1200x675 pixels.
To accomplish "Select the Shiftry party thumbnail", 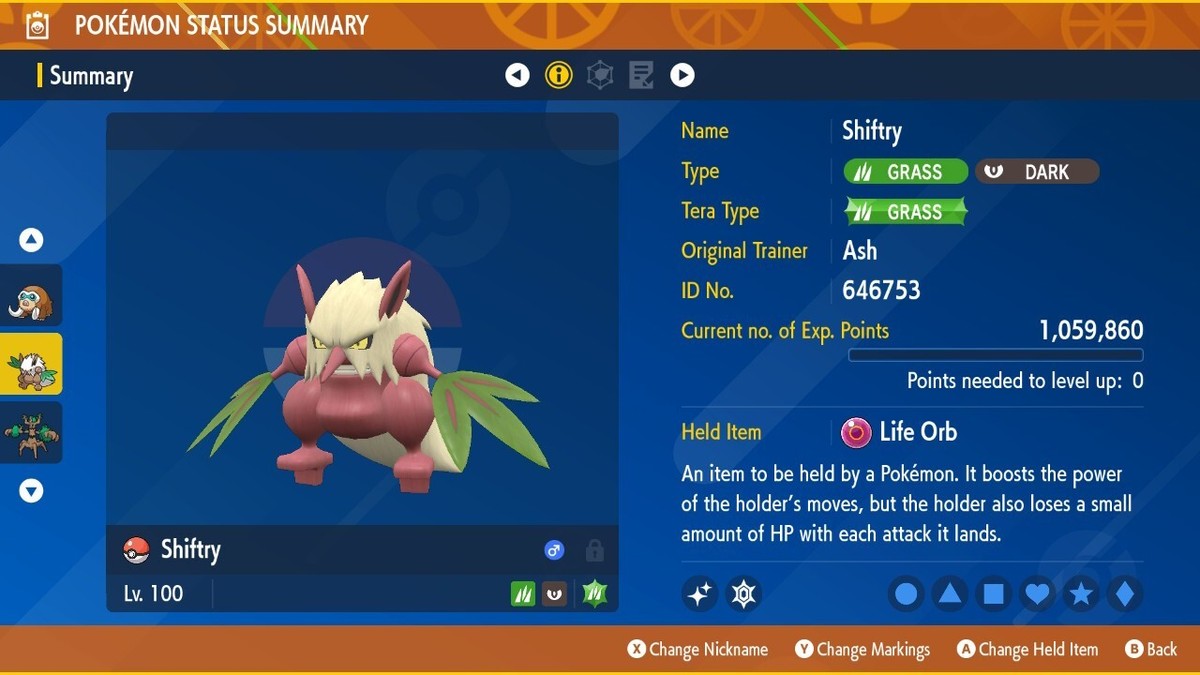I will [31, 364].
